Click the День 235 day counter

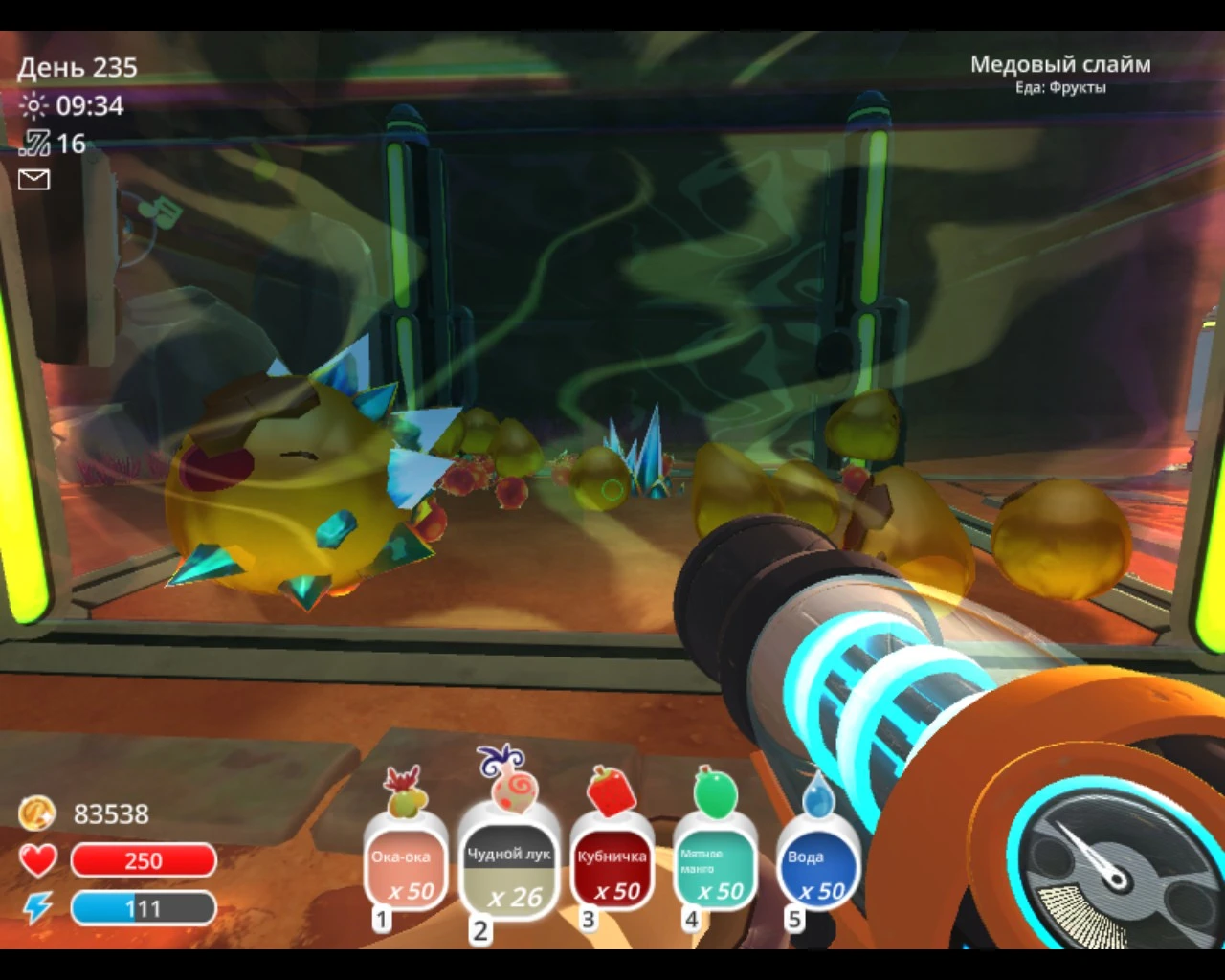[79, 67]
